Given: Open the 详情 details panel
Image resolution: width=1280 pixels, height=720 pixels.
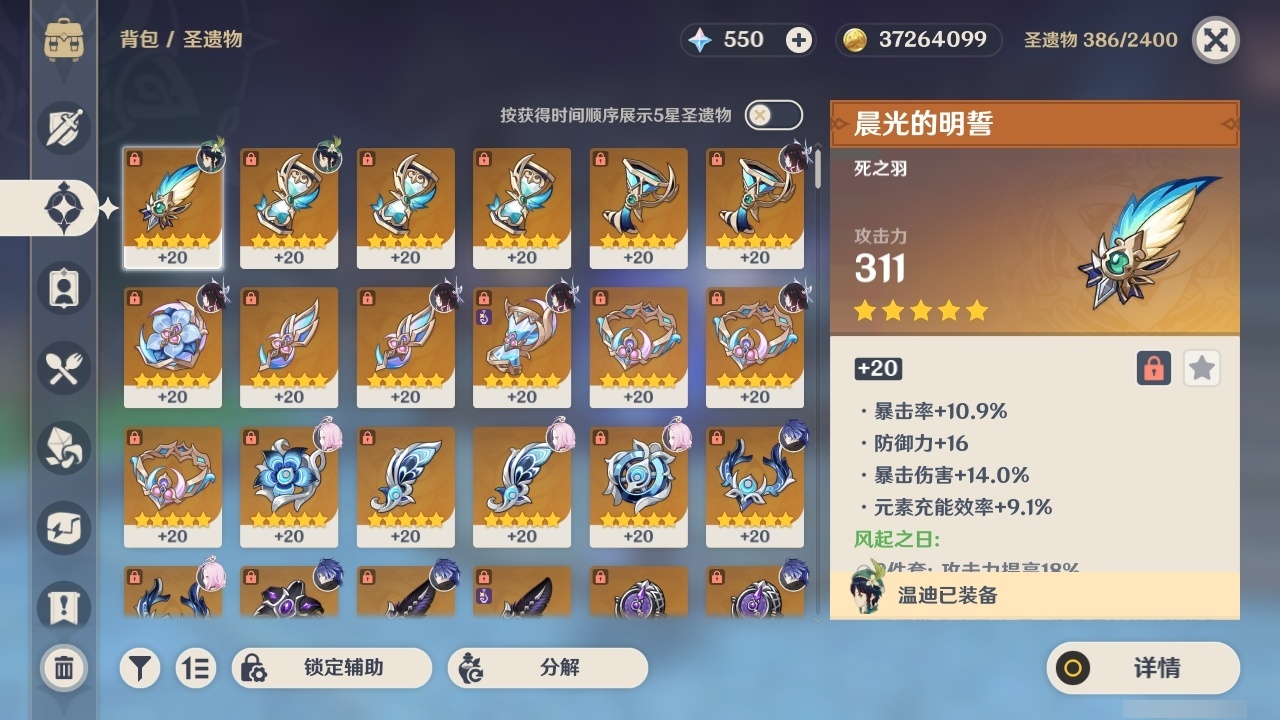Looking at the screenshot, I should (x=1142, y=668).
